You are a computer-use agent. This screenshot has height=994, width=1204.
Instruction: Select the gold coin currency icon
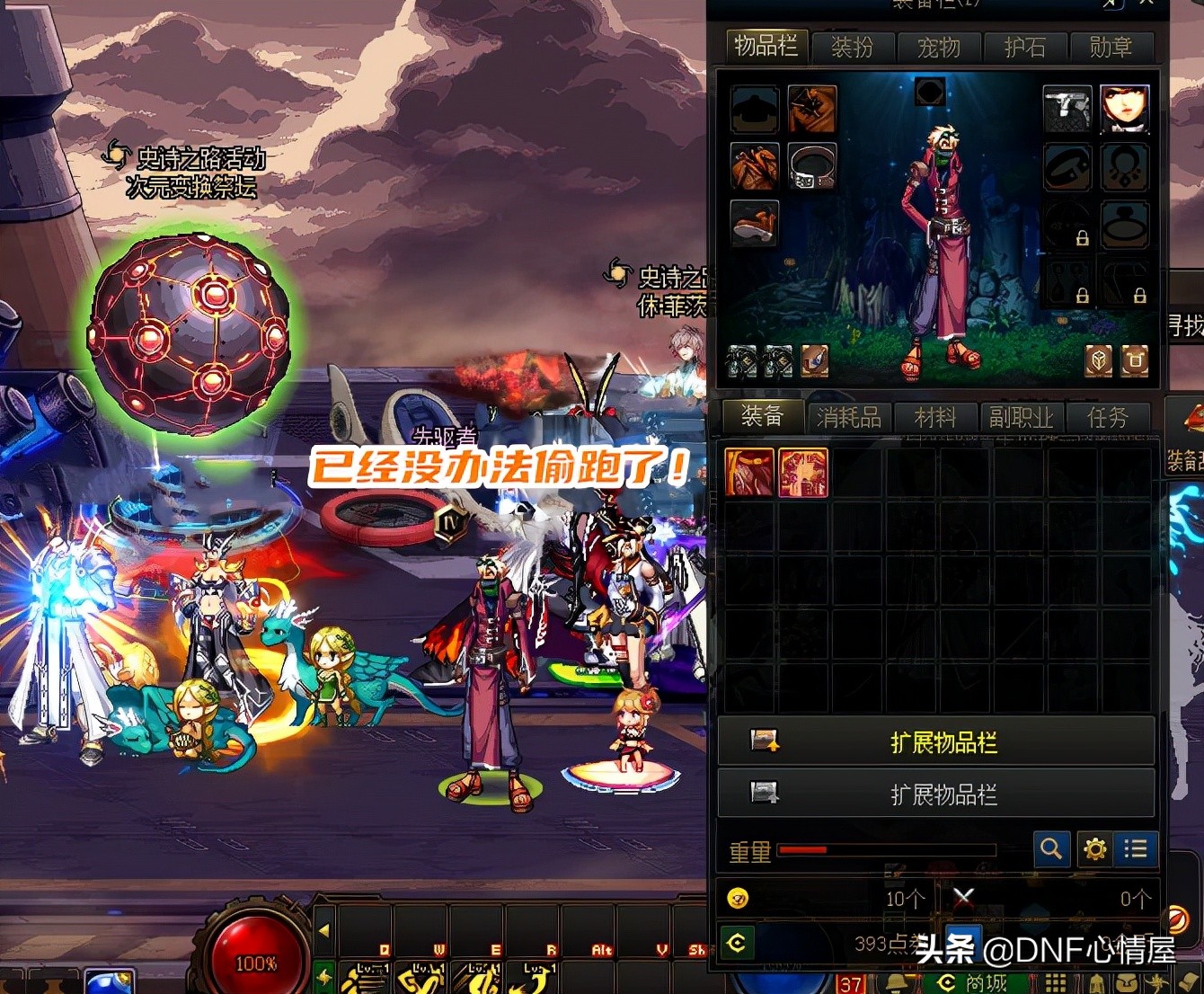click(x=739, y=897)
